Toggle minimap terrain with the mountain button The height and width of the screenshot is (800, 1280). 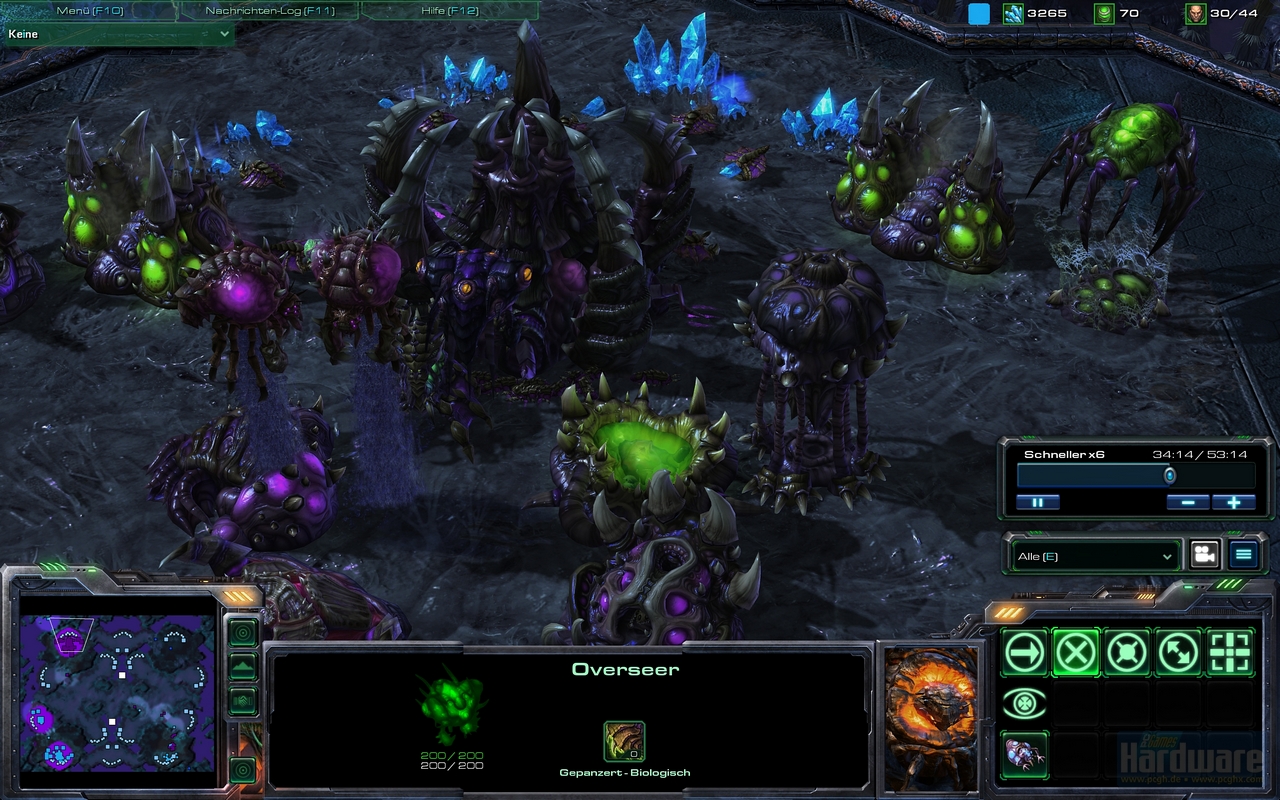coord(243,667)
